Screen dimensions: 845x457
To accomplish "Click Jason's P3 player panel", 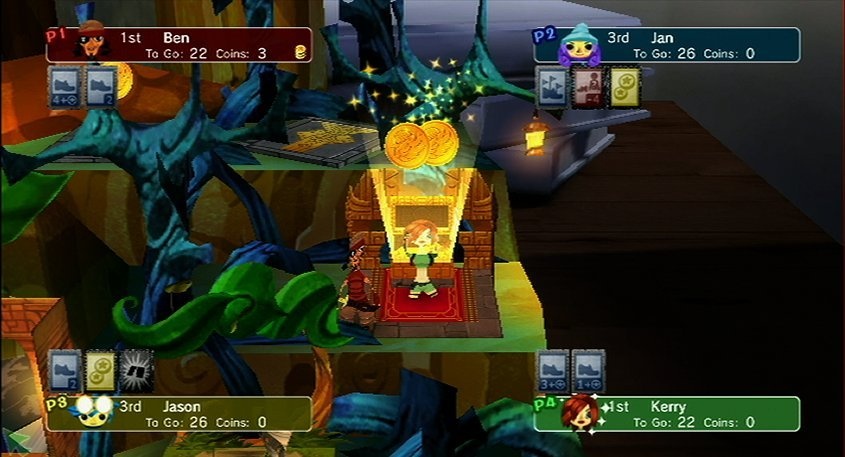I will (180, 414).
